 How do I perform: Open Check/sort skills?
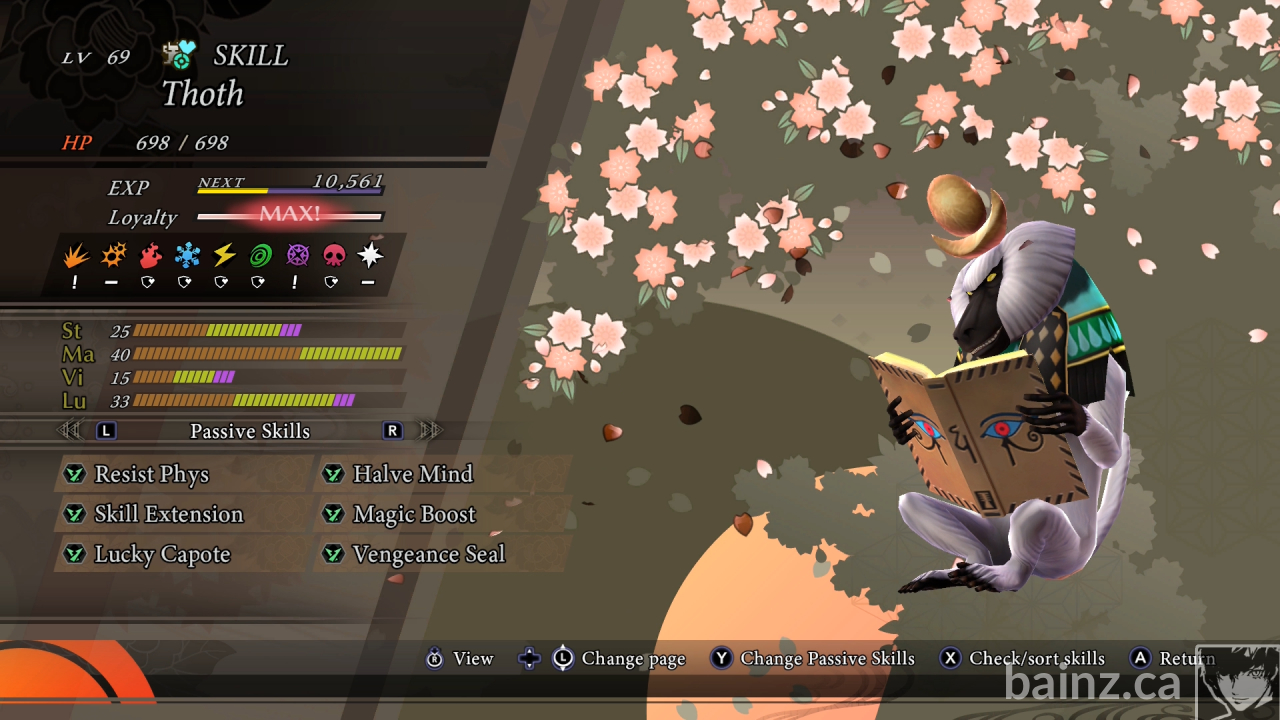(x=1036, y=658)
